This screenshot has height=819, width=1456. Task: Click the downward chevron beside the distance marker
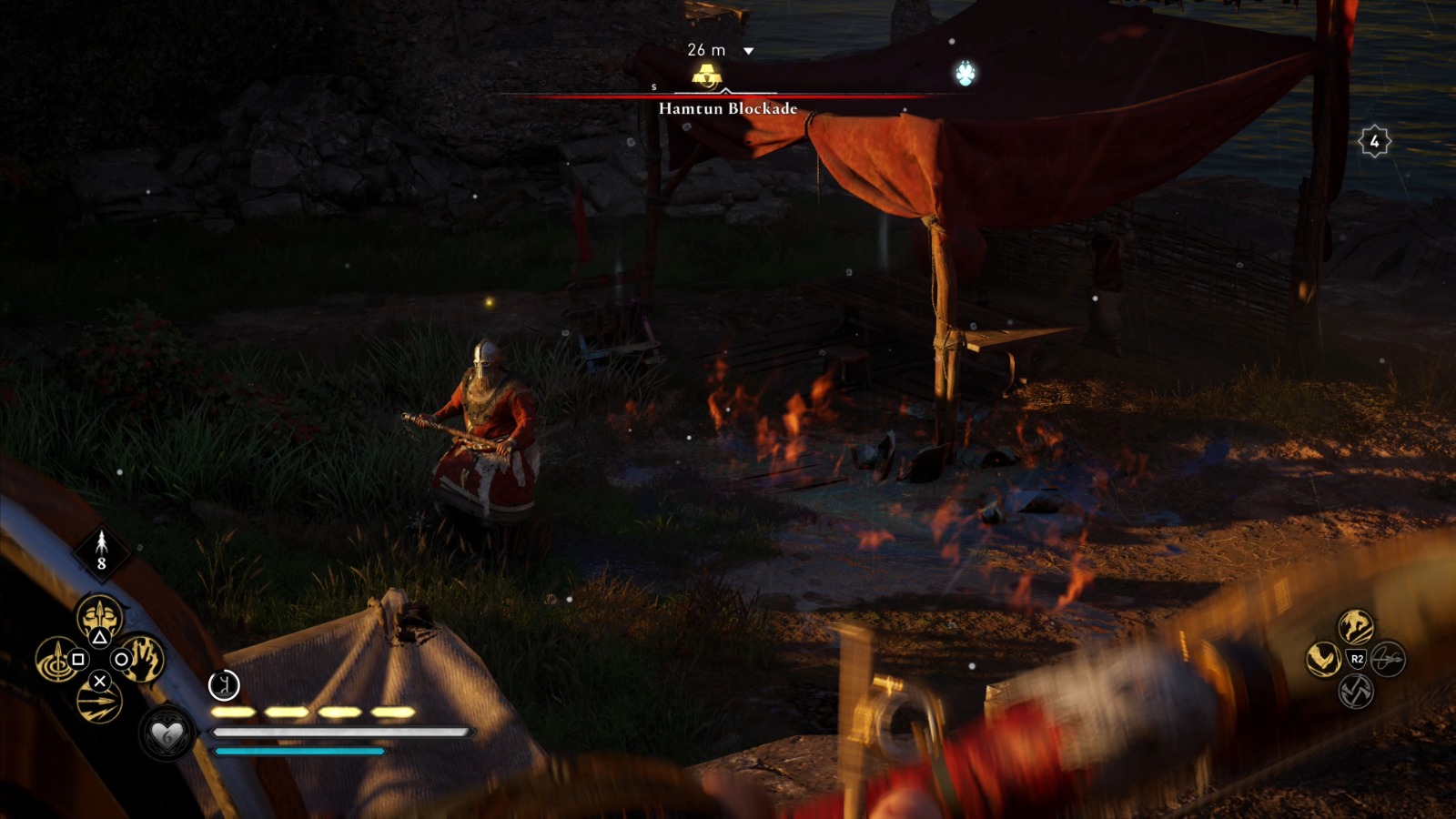pyautogui.click(x=749, y=52)
